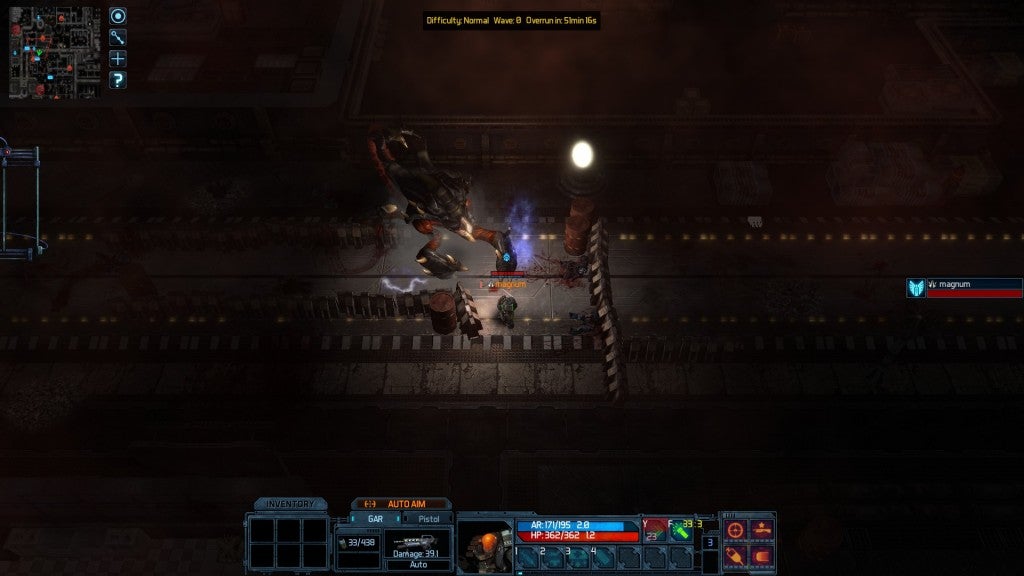The image size is (1024, 576).
Task: Toggle the AUTO AIM button
Action: 400,504
